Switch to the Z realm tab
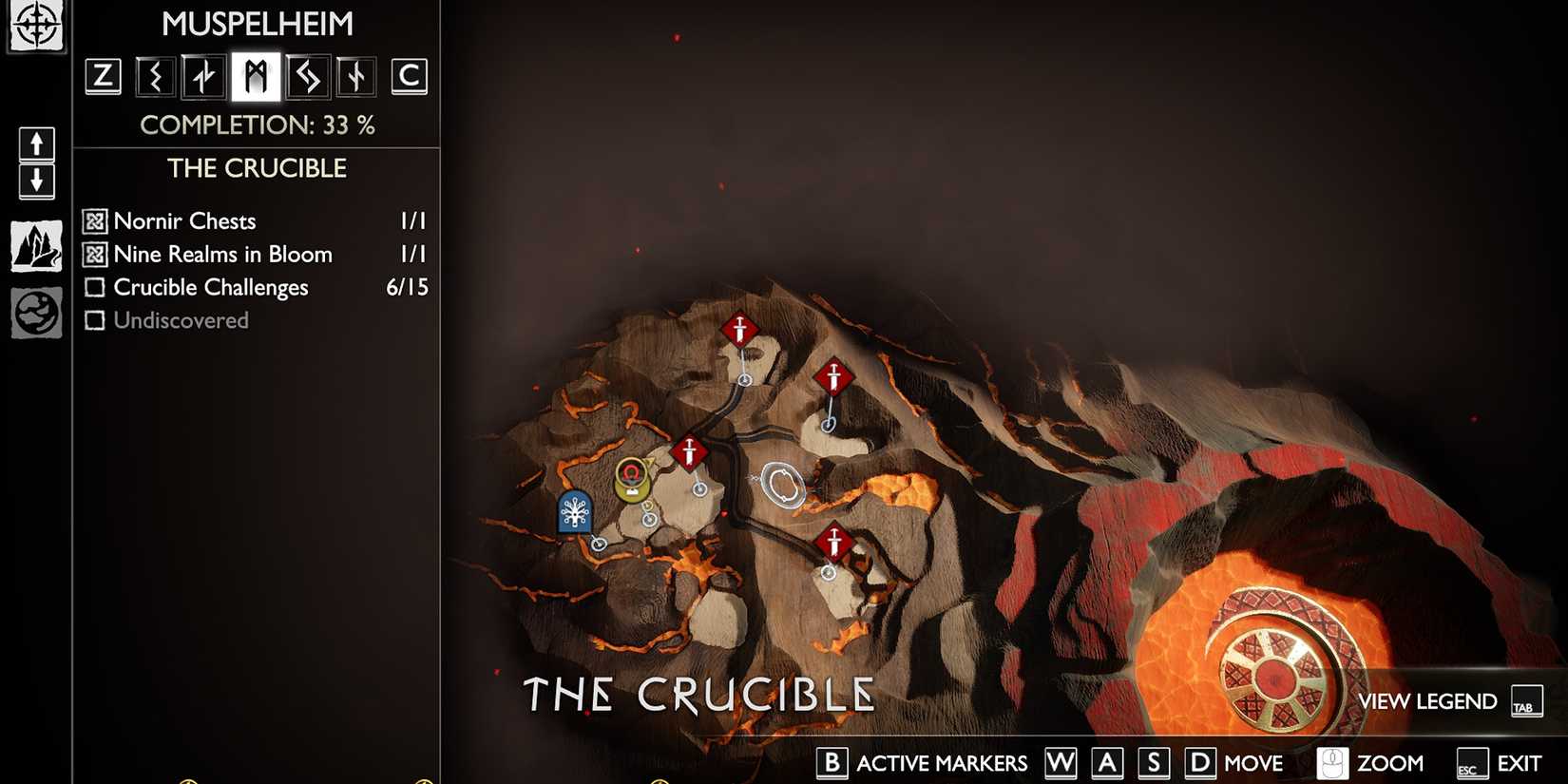The image size is (1568, 784). point(103,76)
